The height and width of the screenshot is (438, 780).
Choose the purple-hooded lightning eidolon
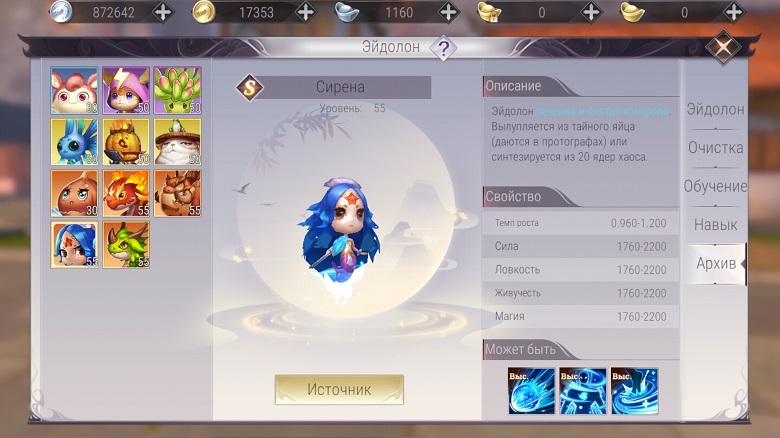click(125, 90)
